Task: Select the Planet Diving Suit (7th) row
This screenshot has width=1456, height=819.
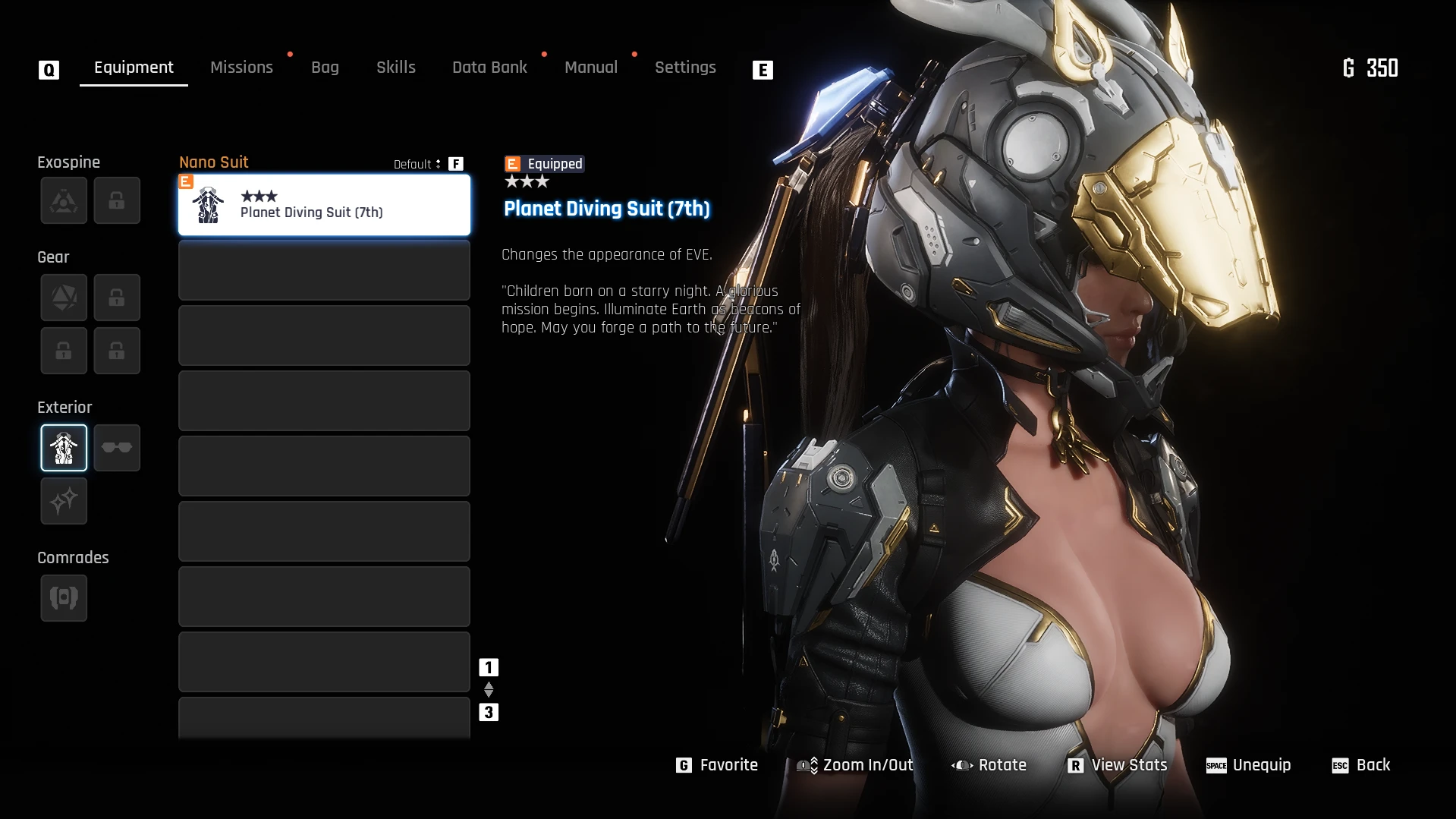Action: (324, 205)
